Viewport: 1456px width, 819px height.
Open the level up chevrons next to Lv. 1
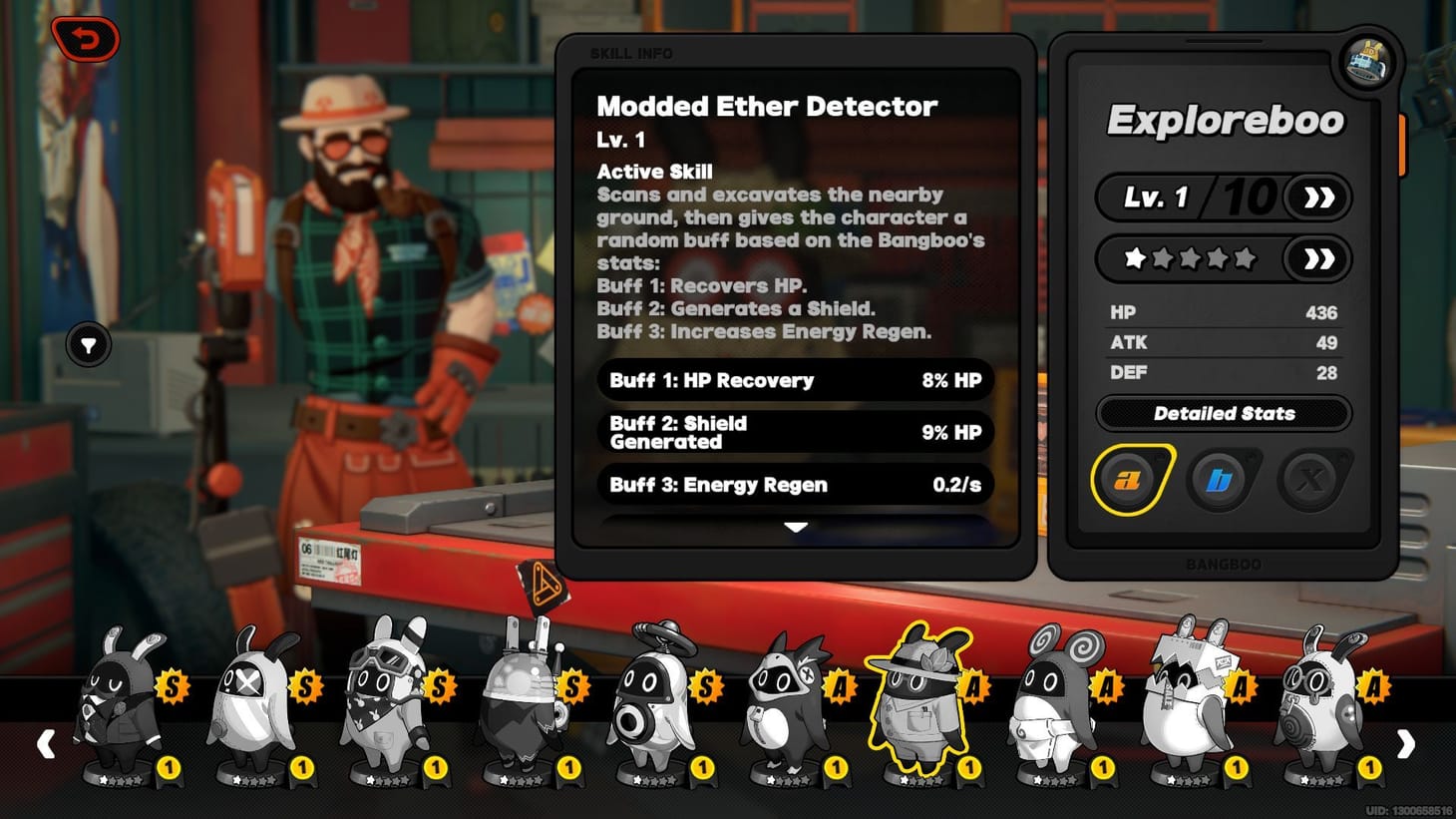click(x=1318, y=197)
